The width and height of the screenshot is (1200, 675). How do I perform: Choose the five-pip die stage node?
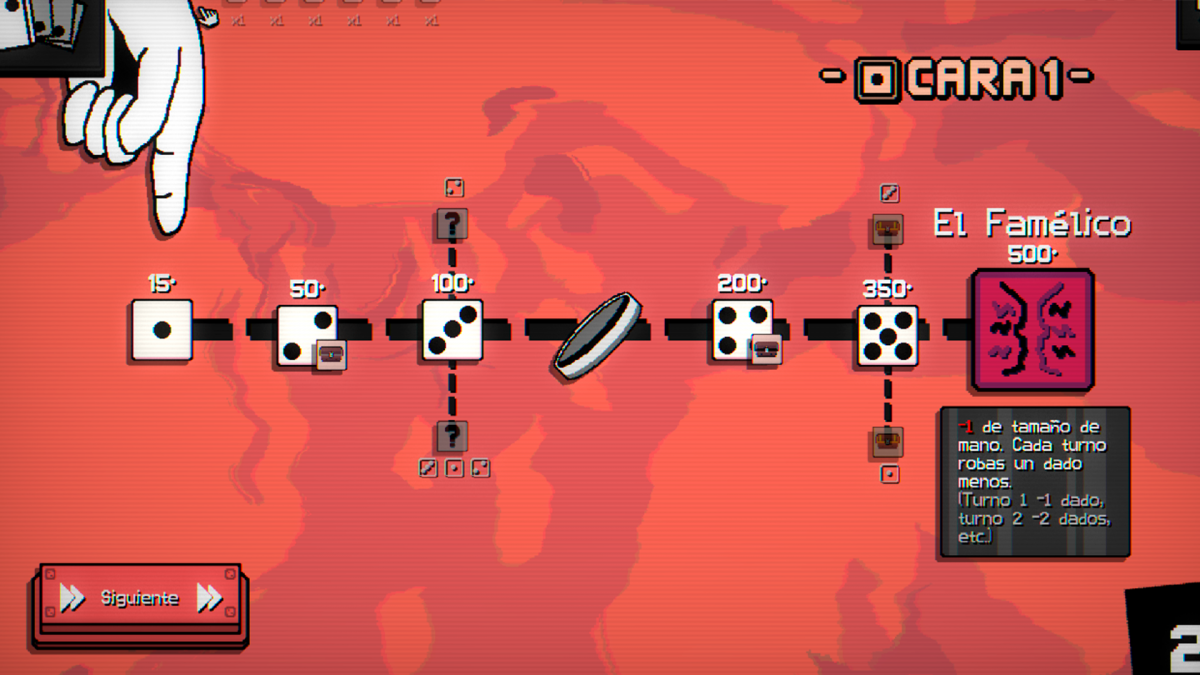(887, 335)
